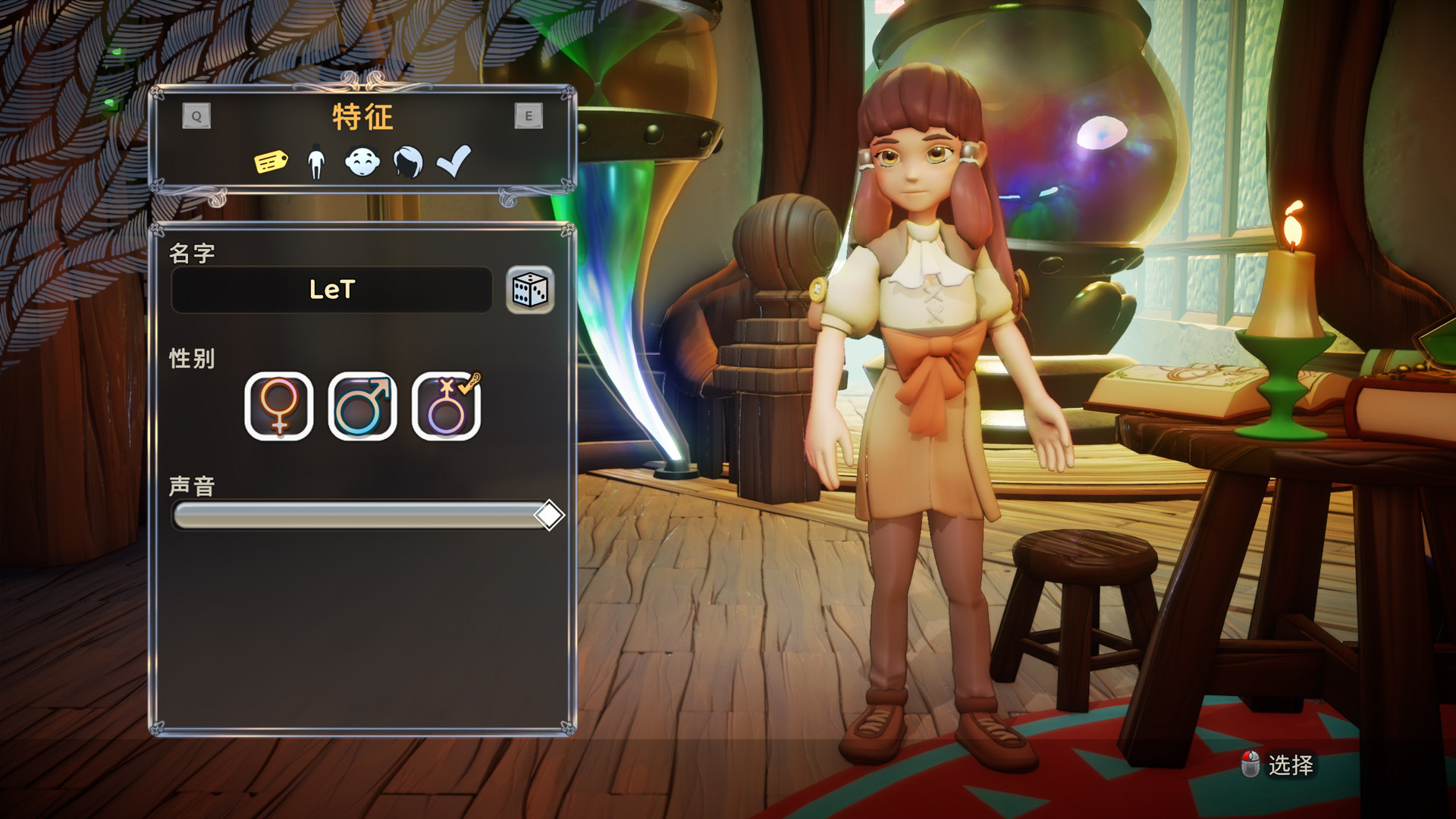Open the face customization tab
The width and height of the screenshot is (1456, 819).
362,162
